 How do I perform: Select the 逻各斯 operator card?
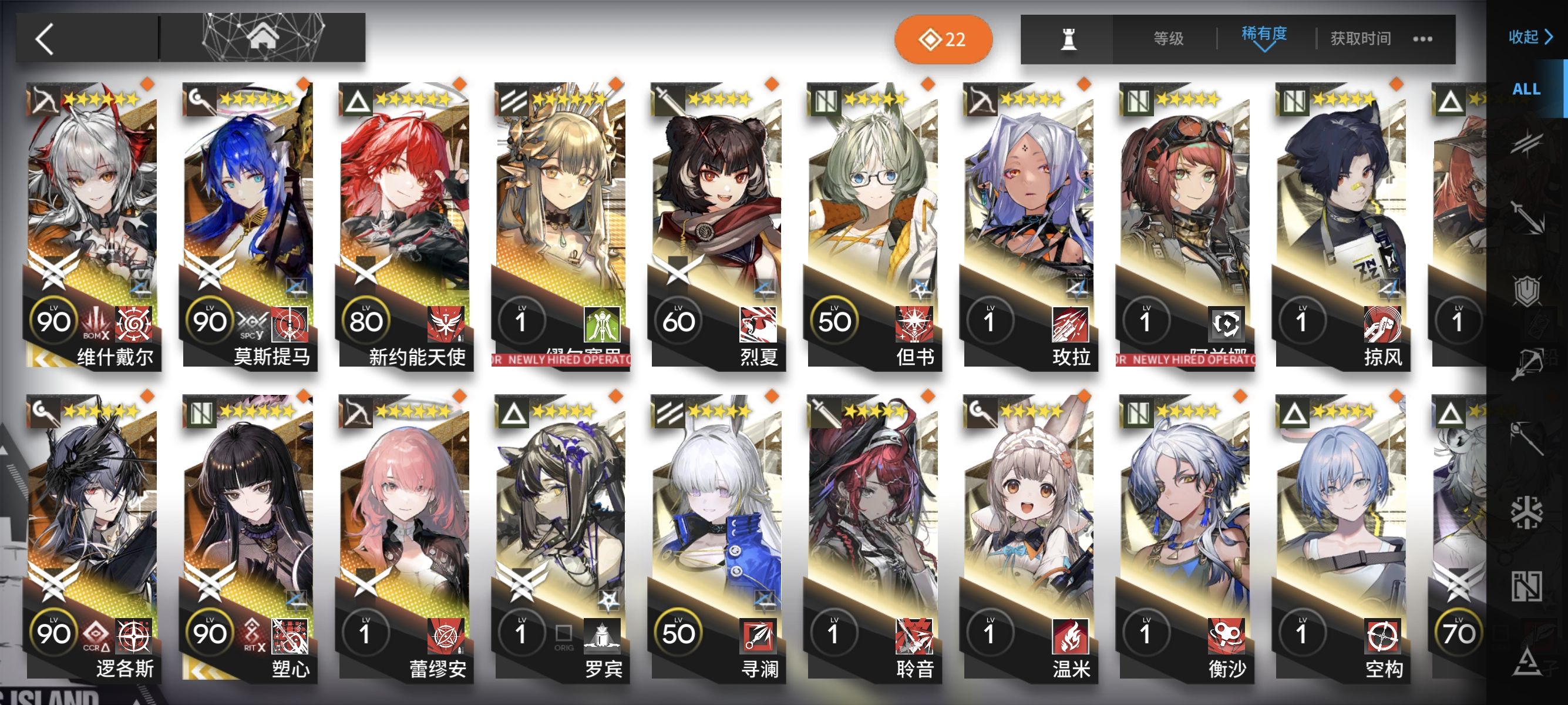coord(92,537)
